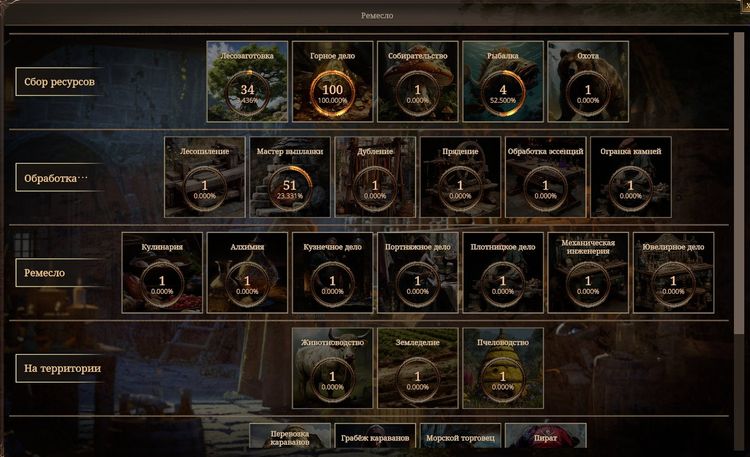Choose the Дубление tile
This screenshot has width=750, height=457.
(375, 177)
